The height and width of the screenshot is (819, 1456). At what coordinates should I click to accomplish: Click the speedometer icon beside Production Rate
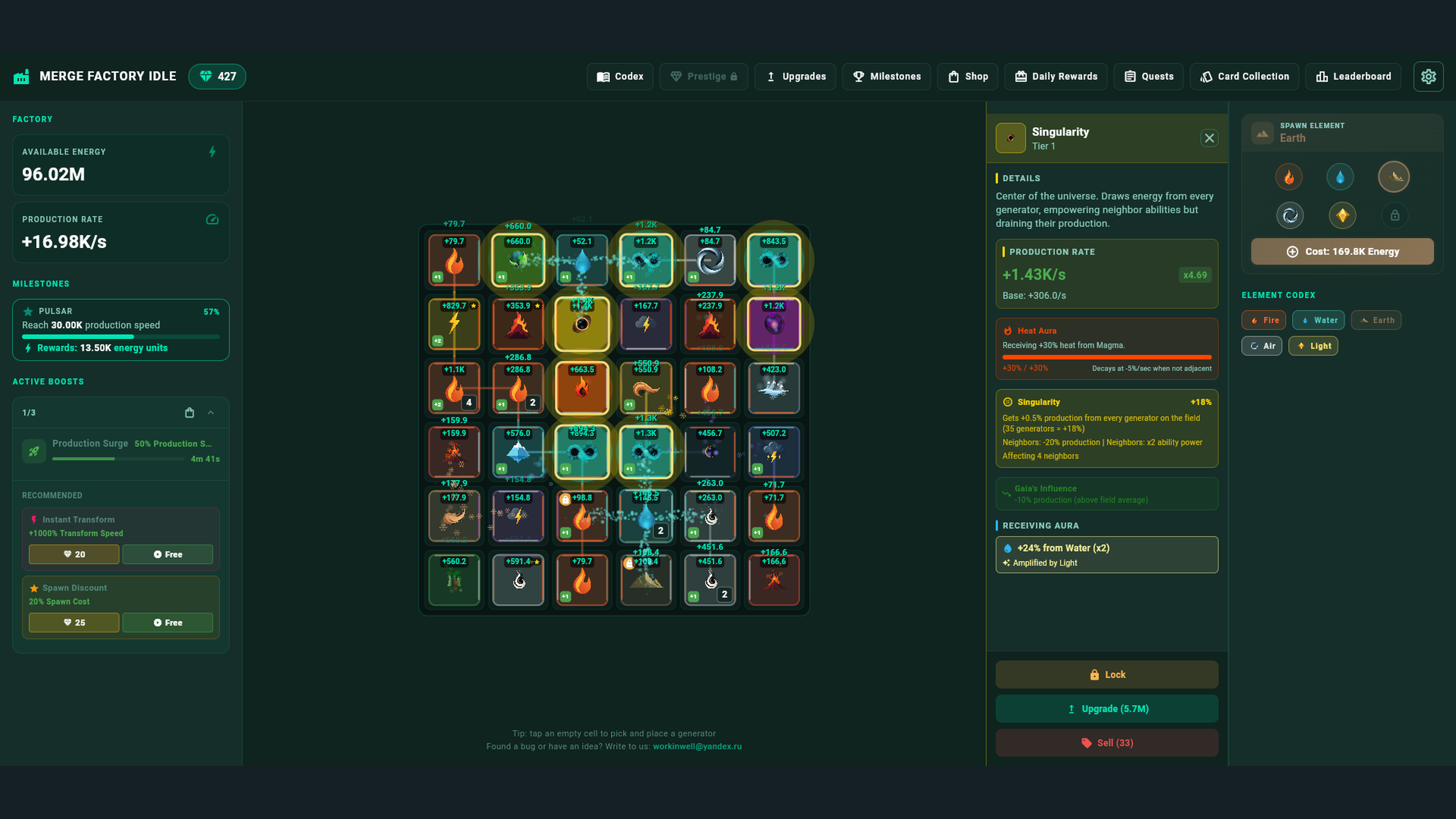point(212,220)
